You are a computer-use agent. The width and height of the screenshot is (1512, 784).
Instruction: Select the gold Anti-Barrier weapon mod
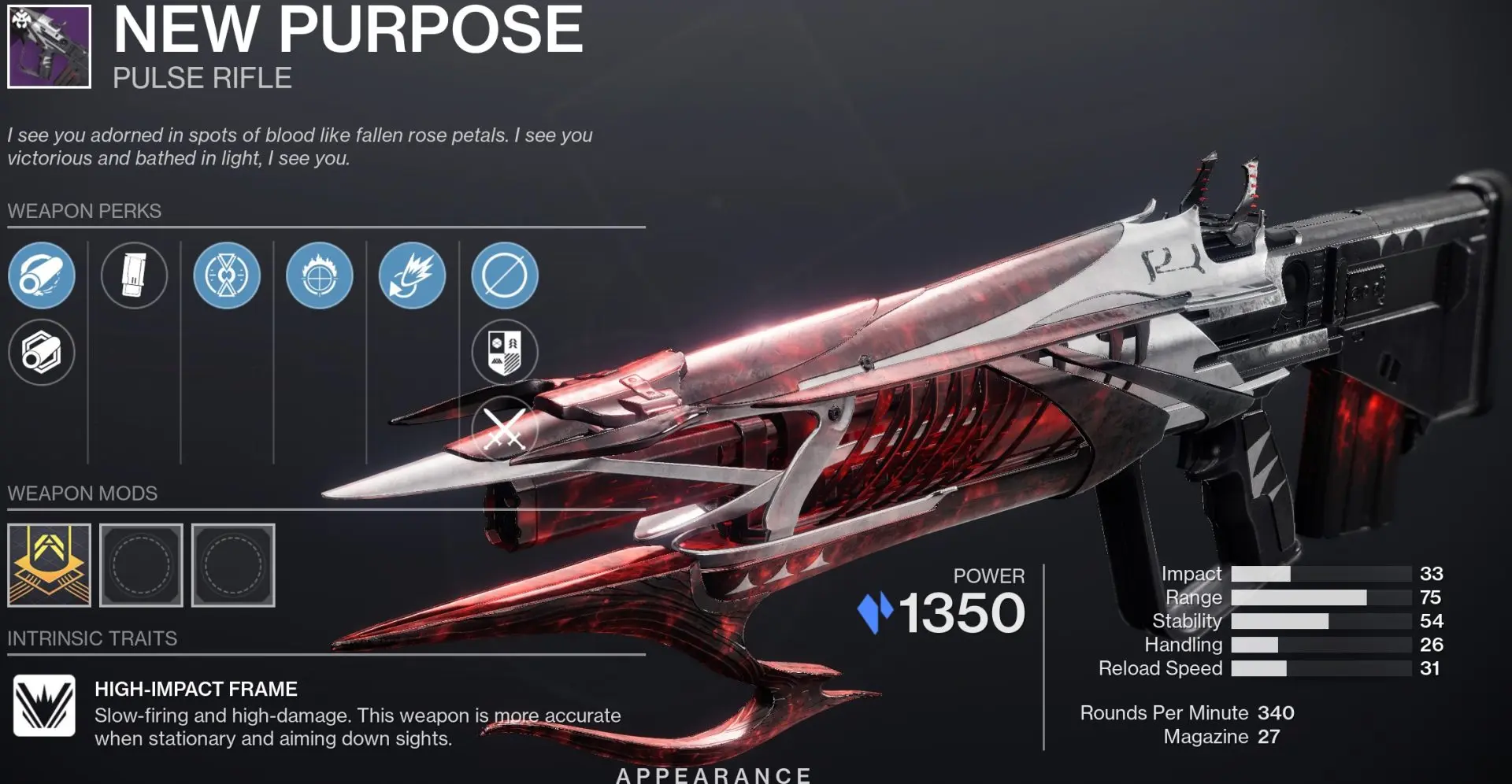[x=50, y=565]
